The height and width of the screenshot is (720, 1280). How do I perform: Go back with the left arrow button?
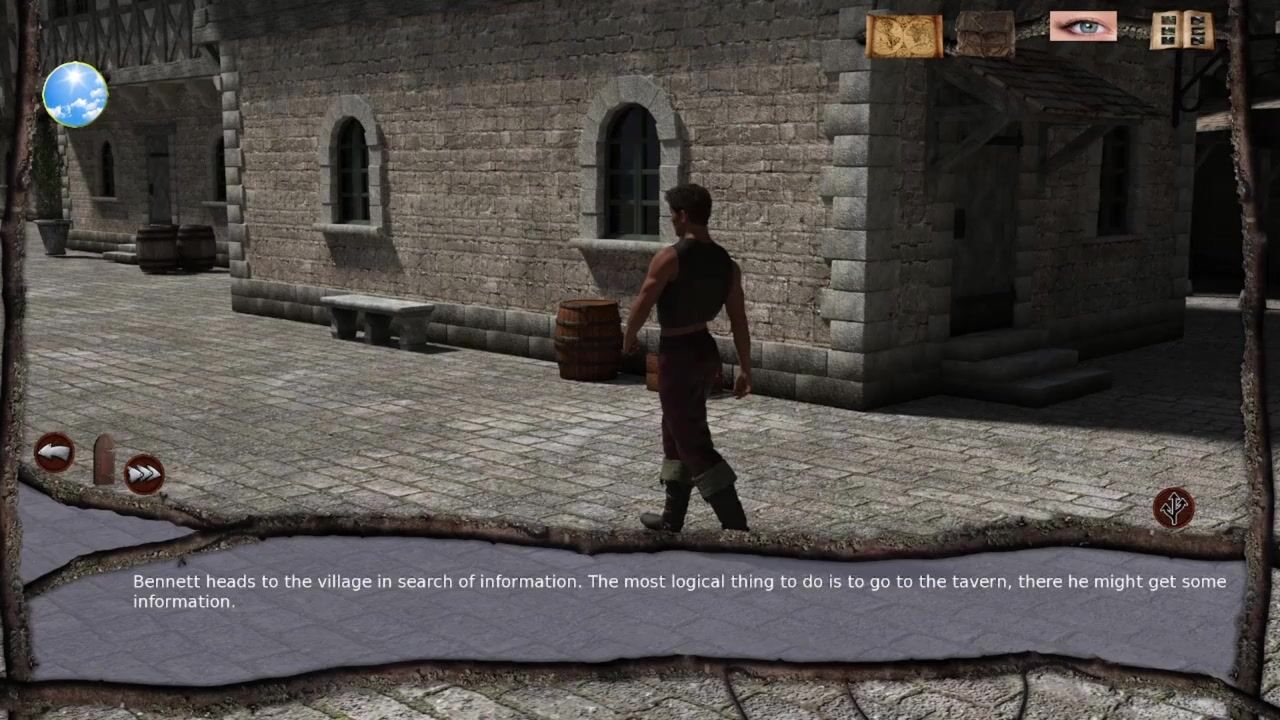[54, 453]
